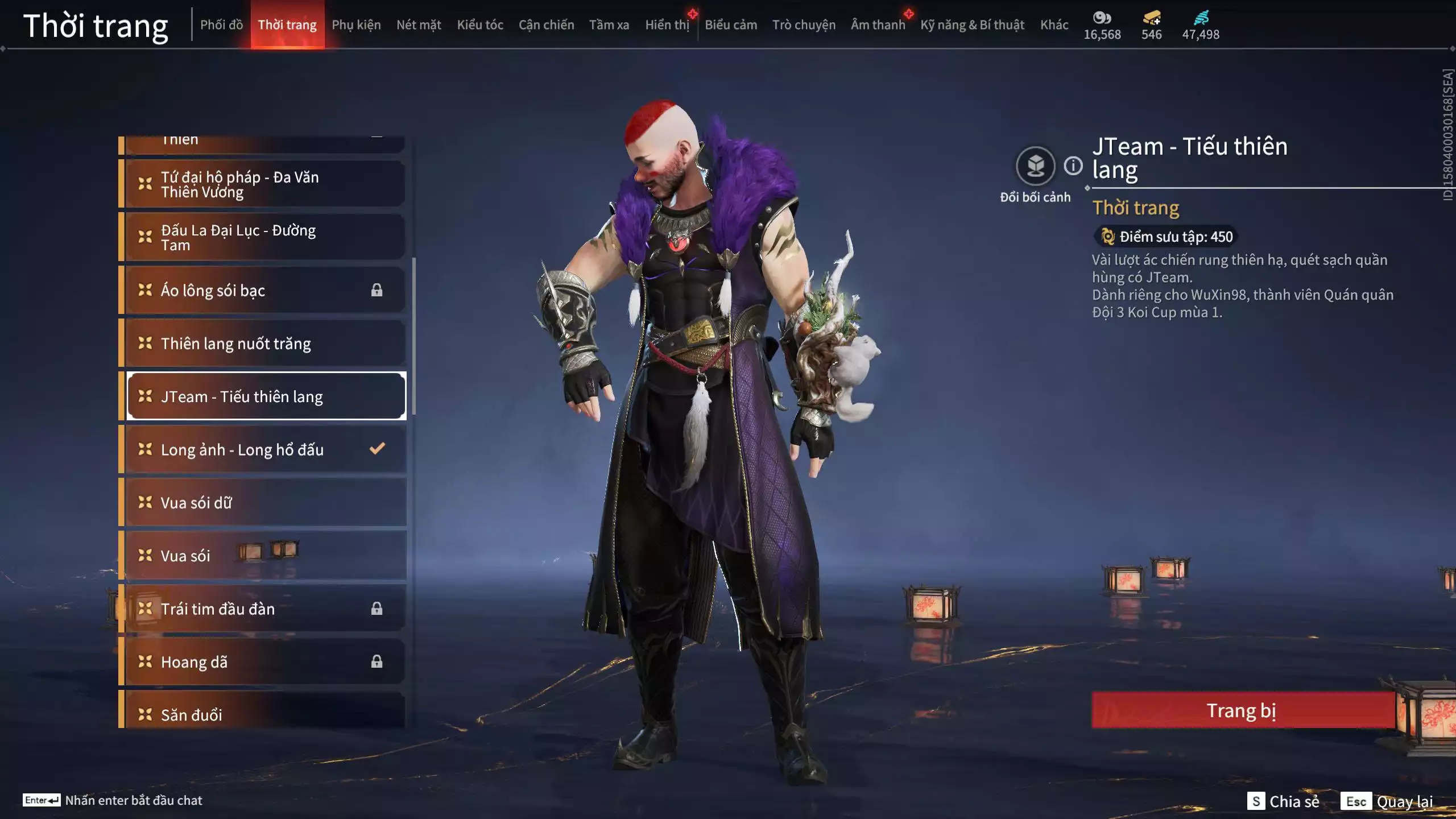
Task: Switch to the Phụ kiện tab
Action: click(357, 24)
